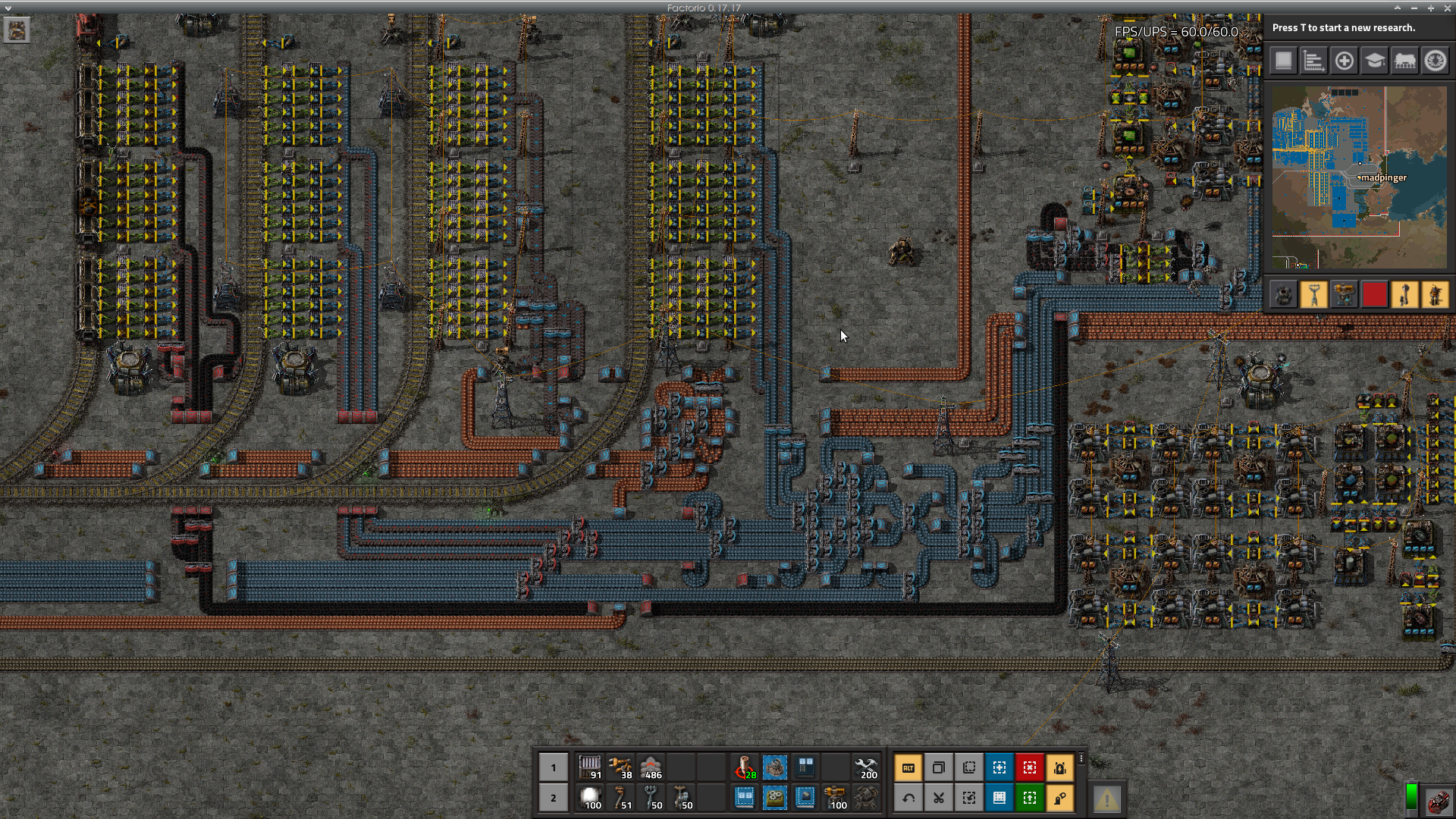The image size is (1456, 819).
Task: Select the green upgrade planner button
Action: (1030, 798)
